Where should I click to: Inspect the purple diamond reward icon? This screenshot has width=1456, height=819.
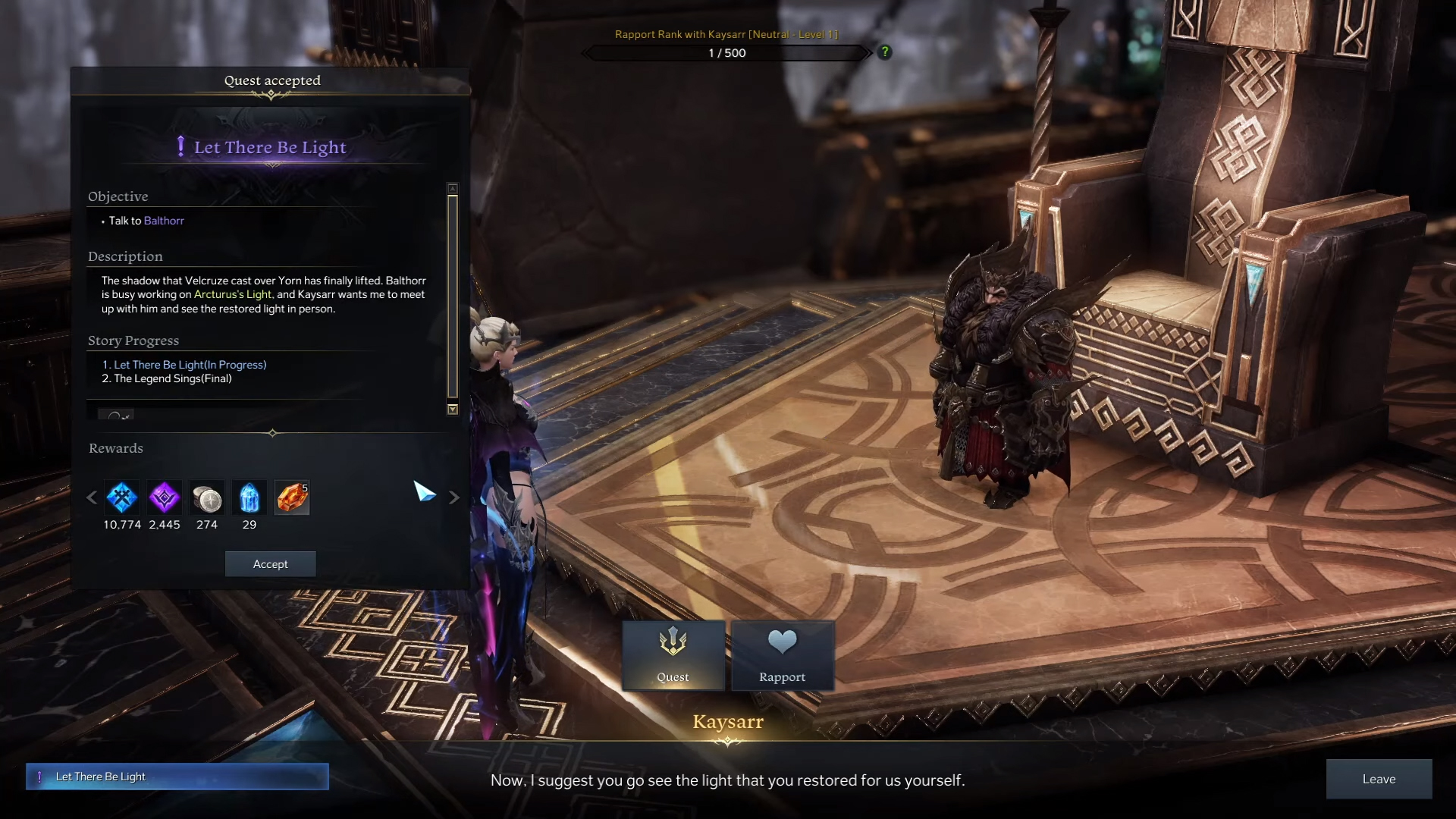click(x=165, y=498)
